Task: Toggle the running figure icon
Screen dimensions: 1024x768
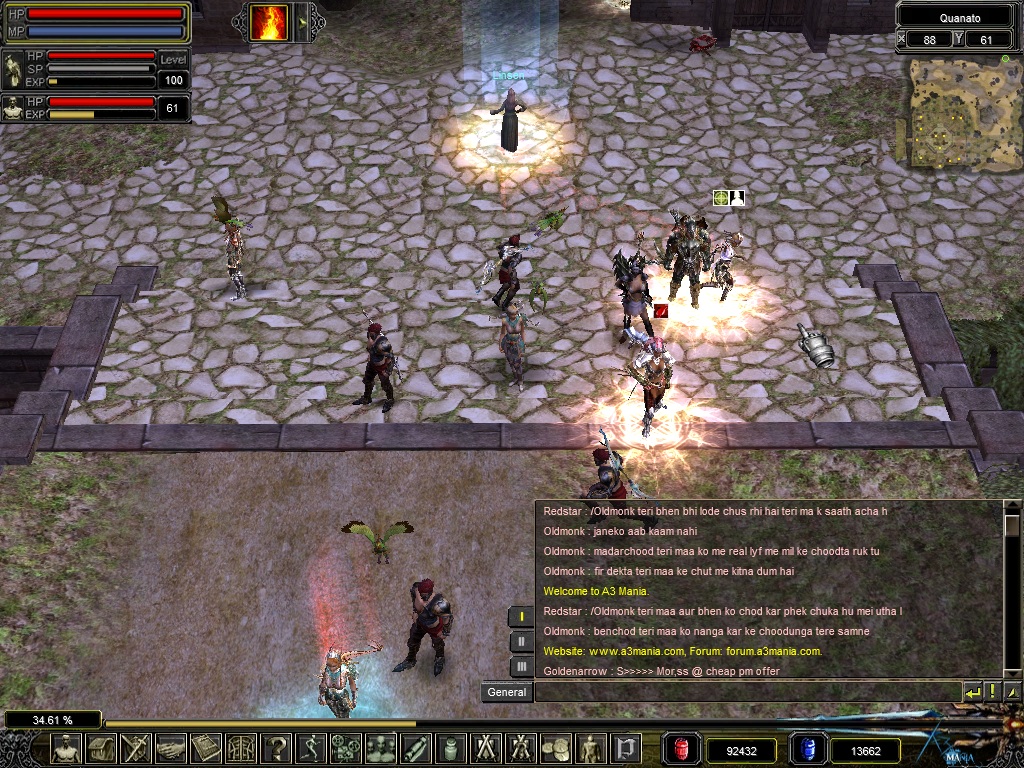Action: pyautogui.click(x=311, y=747)
